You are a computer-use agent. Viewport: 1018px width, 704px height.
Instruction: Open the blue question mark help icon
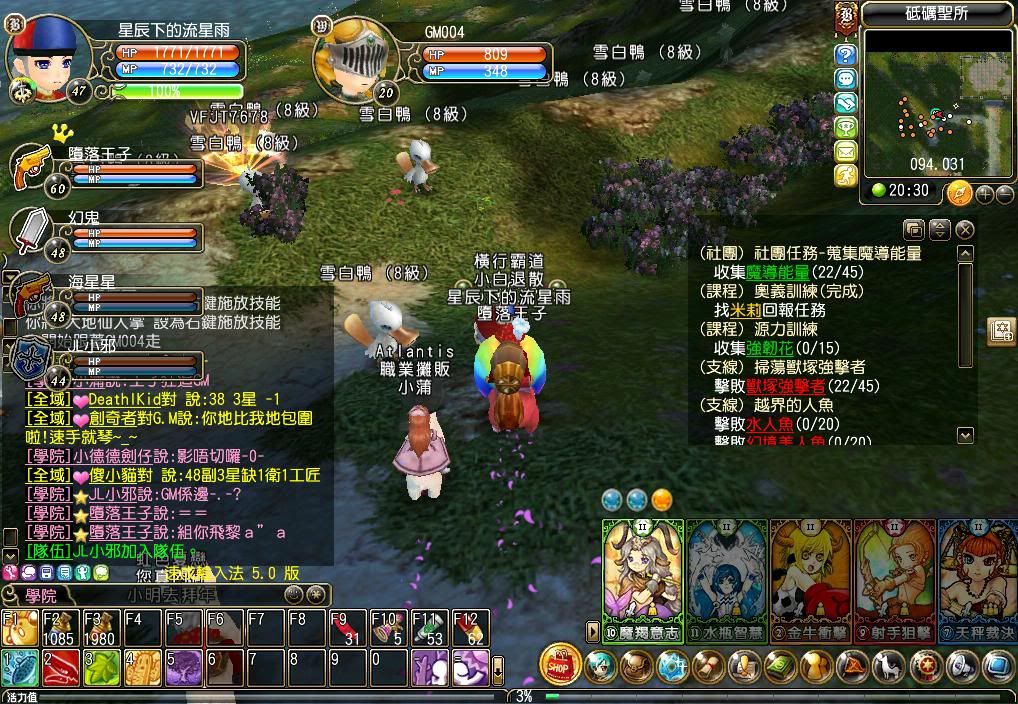[x=846, y=54]
